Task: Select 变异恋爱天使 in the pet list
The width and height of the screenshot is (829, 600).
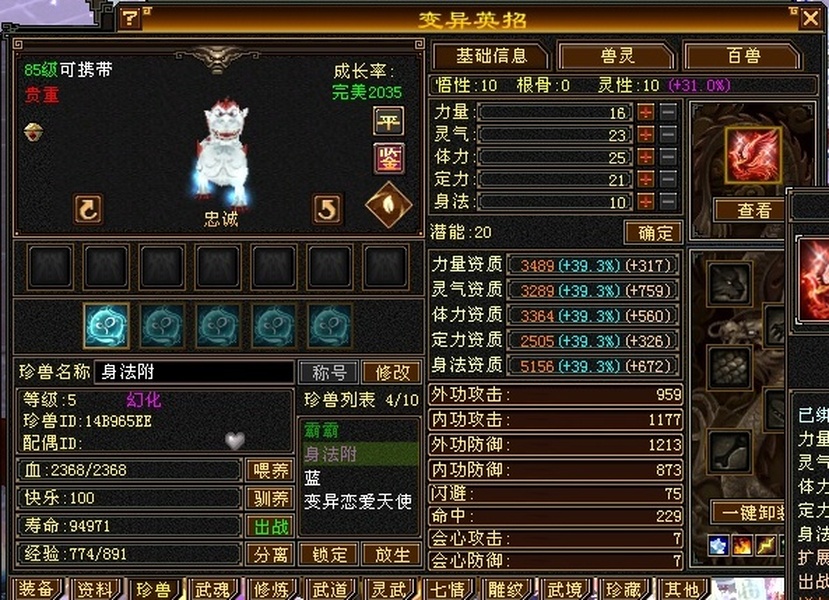Action: point(358,502)
